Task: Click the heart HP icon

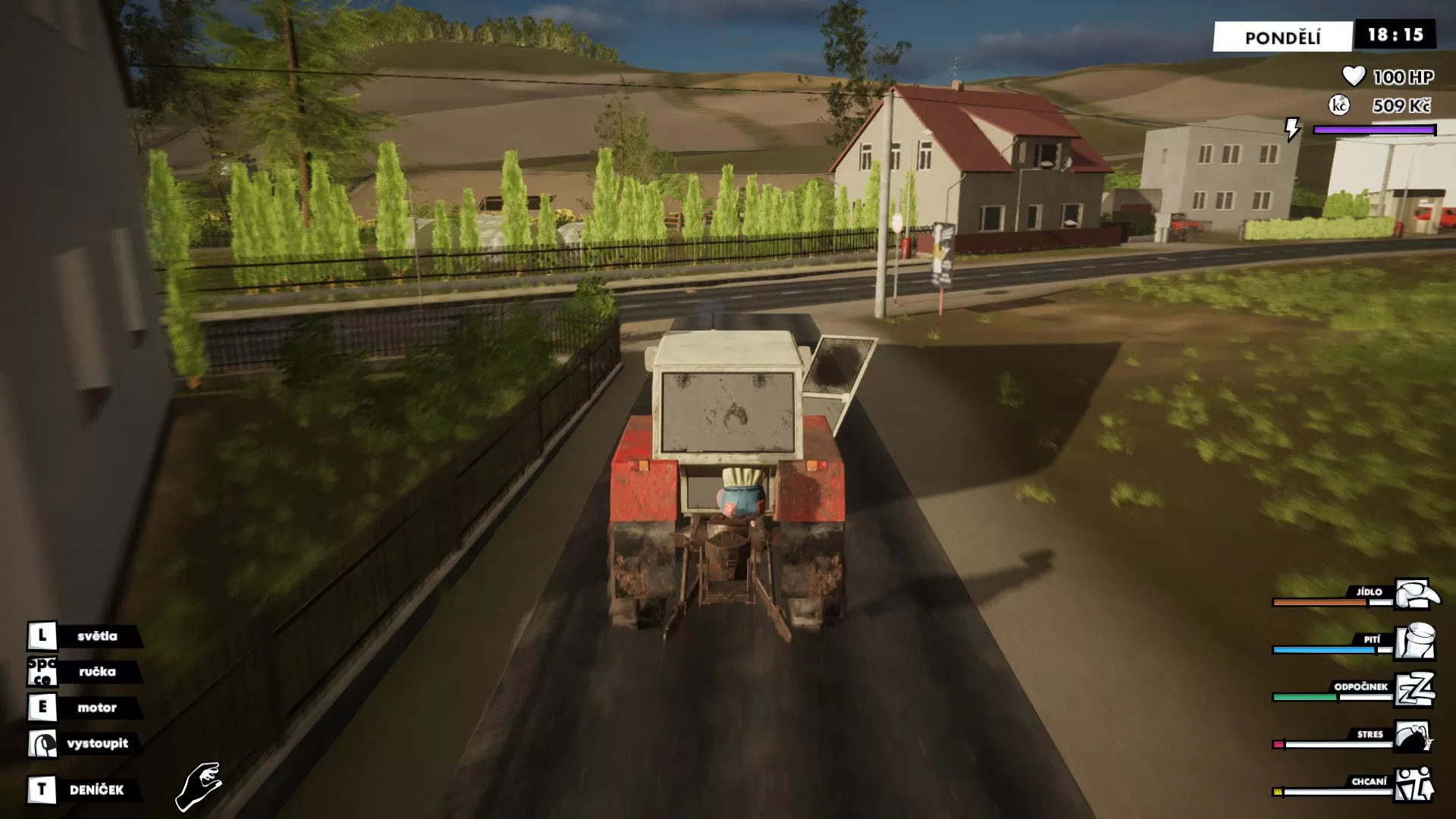Action: [x=1353, y=74]
